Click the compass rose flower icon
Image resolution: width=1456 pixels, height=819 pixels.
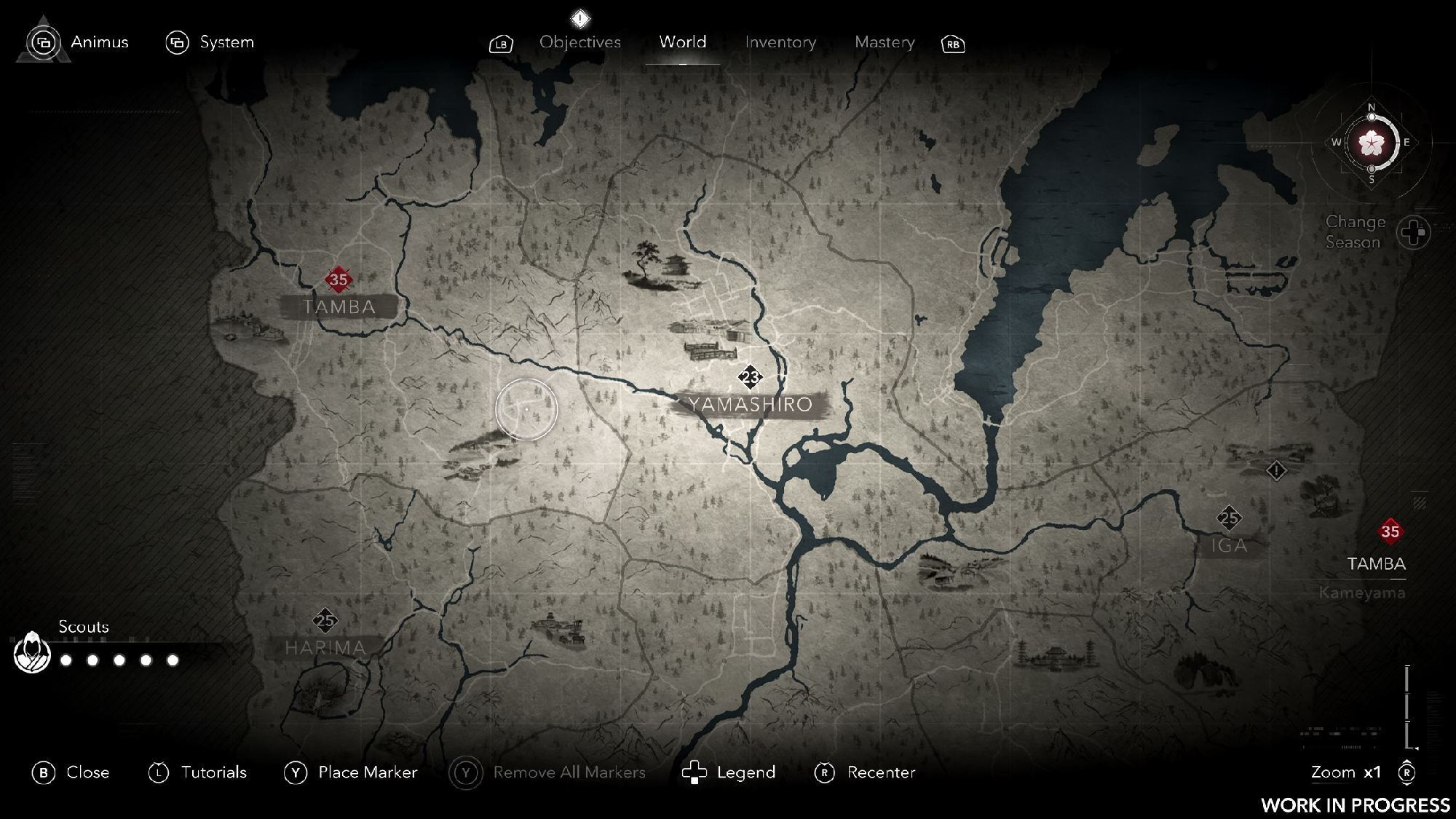[1372, 143]
